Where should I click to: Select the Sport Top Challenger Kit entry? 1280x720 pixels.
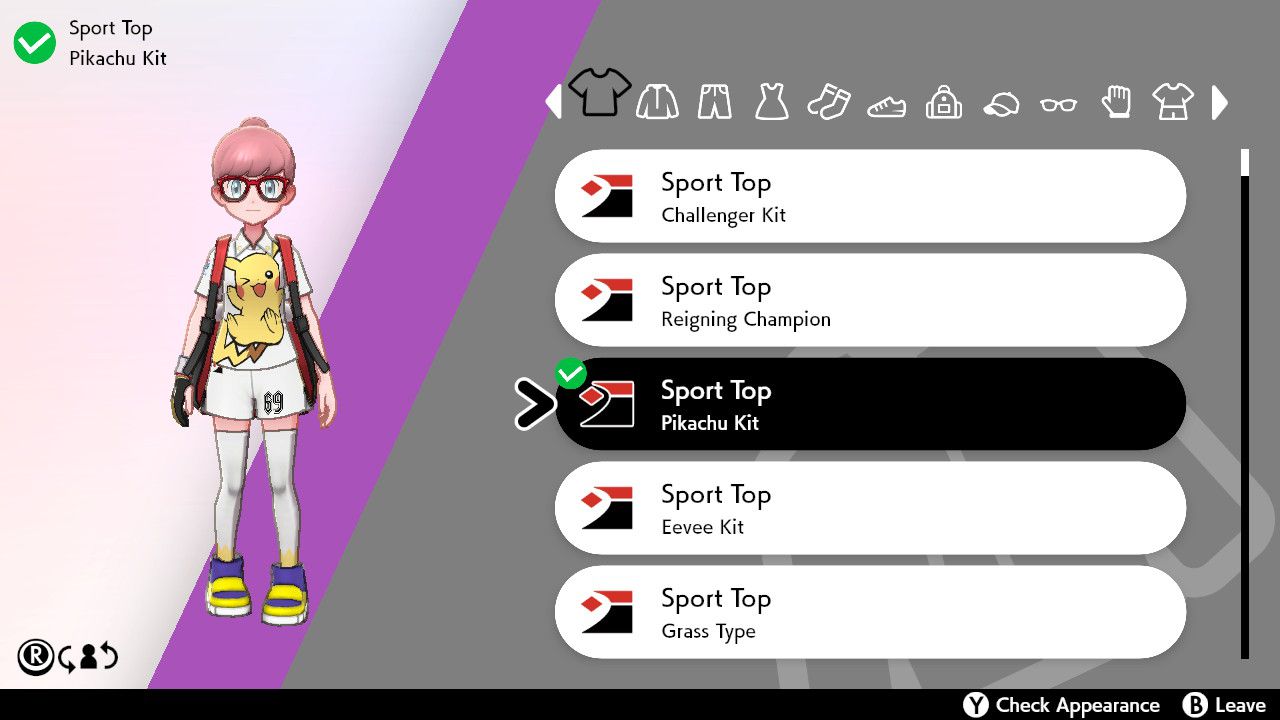(x=870, y=195)
